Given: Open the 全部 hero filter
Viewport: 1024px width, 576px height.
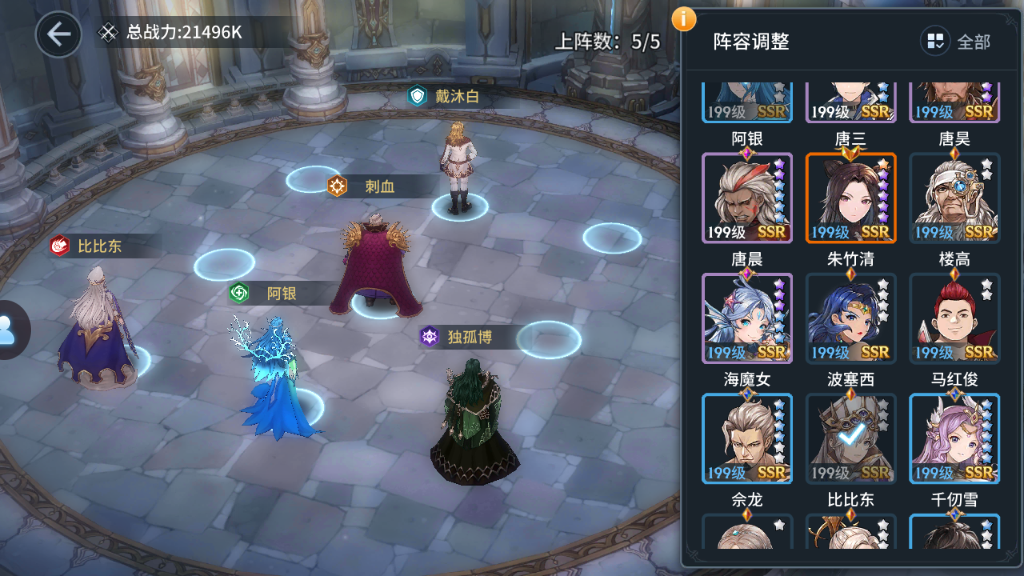Looking at the screenshot, I should pyautogui.click(x=957, y=41).
